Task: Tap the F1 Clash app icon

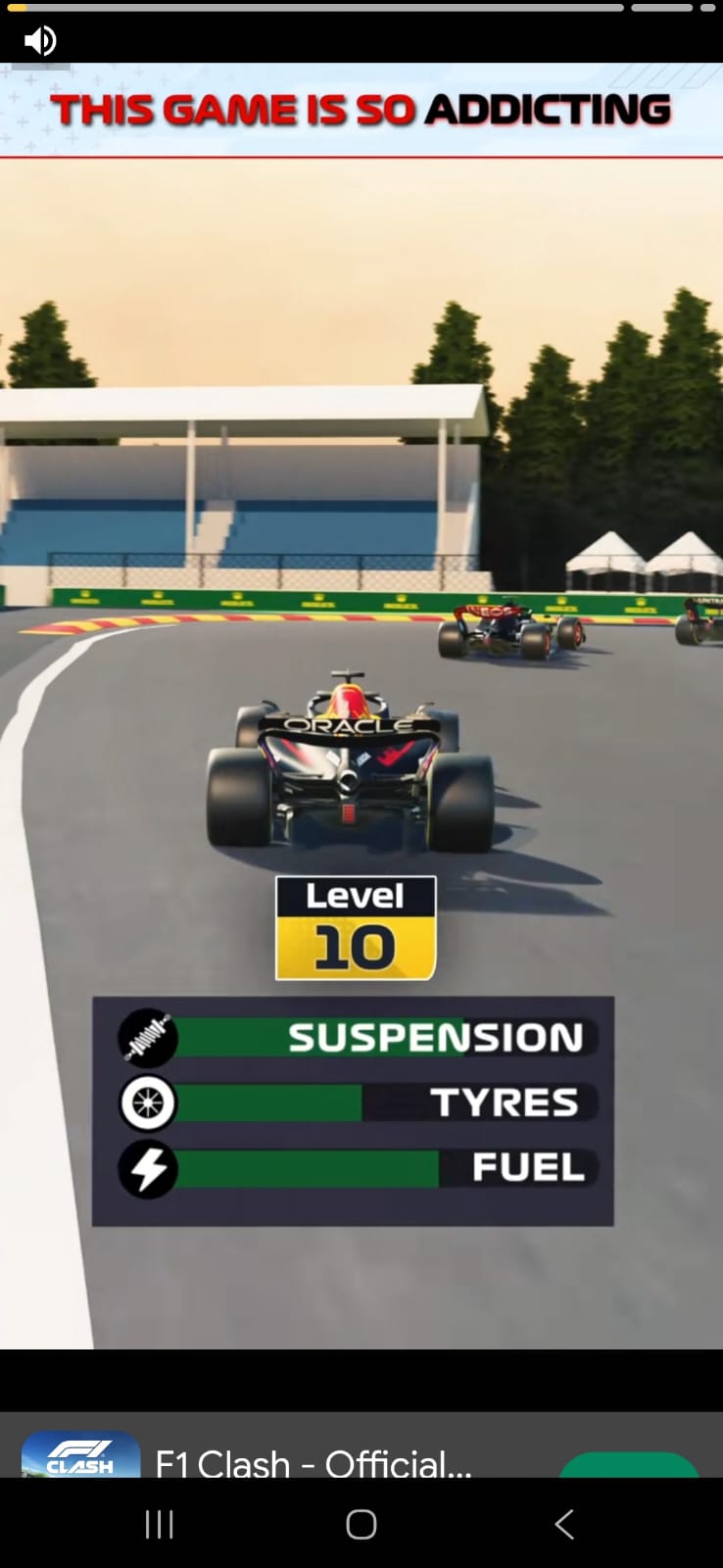Action: pyautogui.click(x=80, y=1455)
